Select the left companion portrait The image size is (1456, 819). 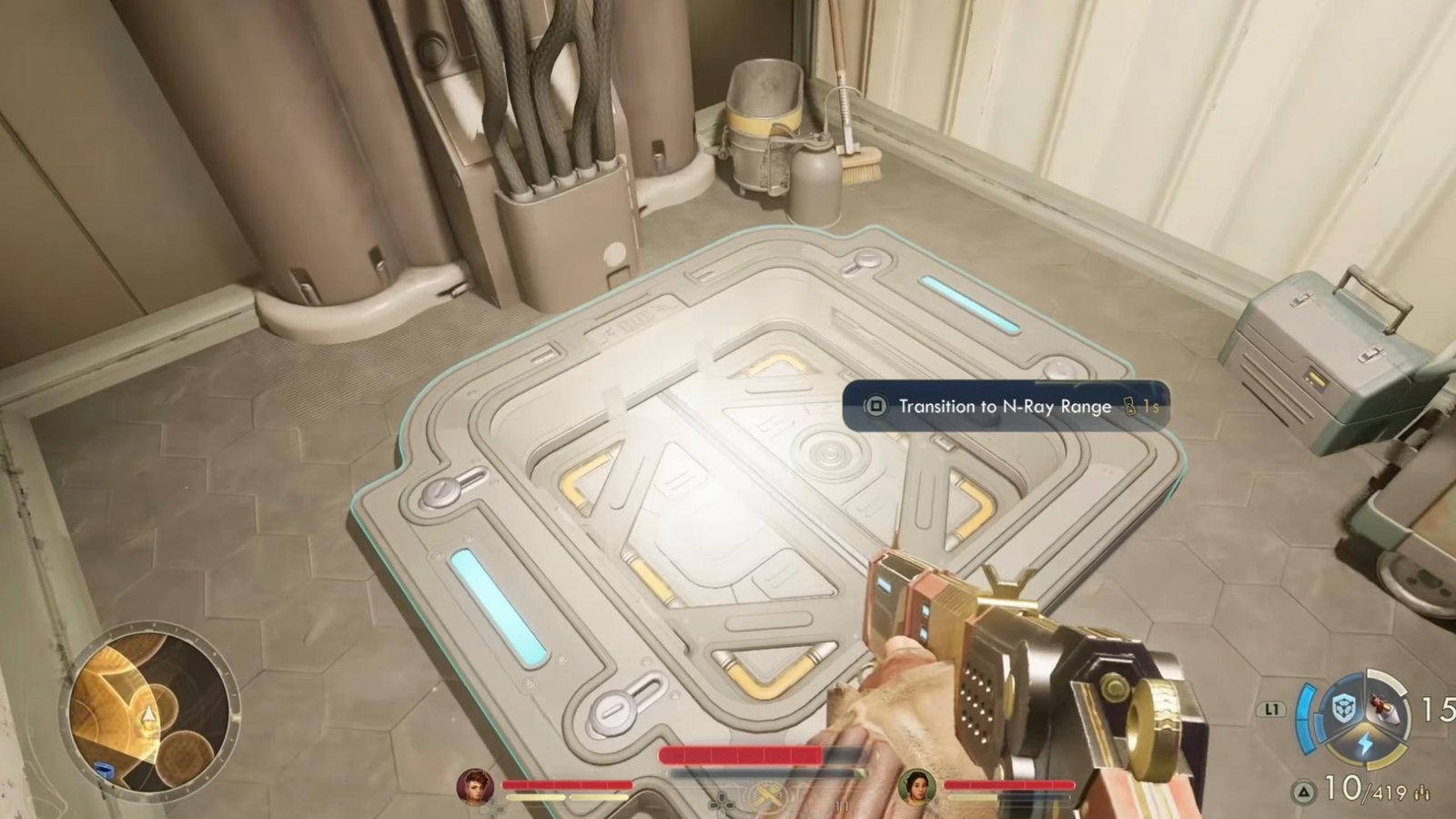click(x=474, y=786)
